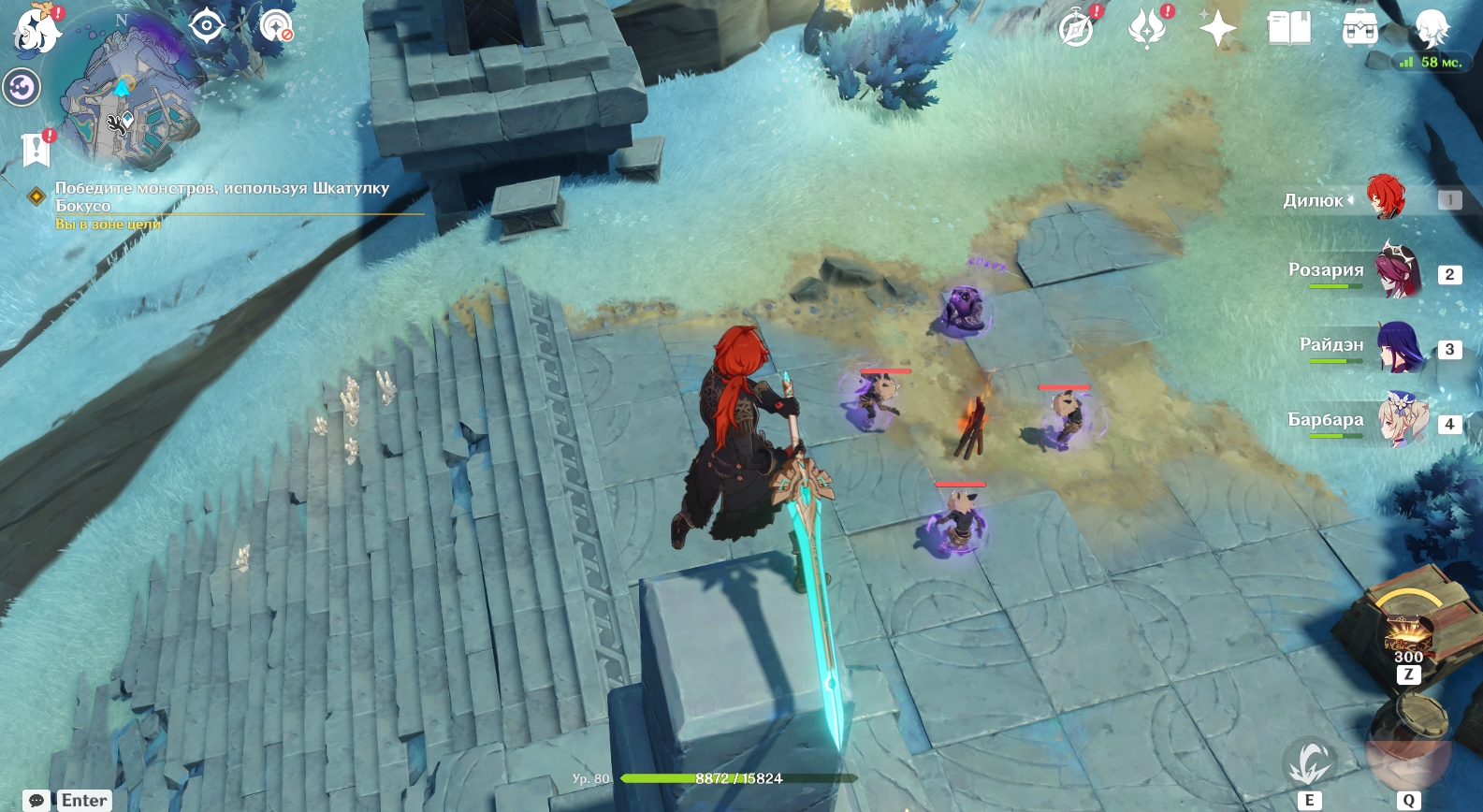Viewport: 1483px width, 812px height.
Task: Switch to party member Розария
Action: coord(1398,271)
